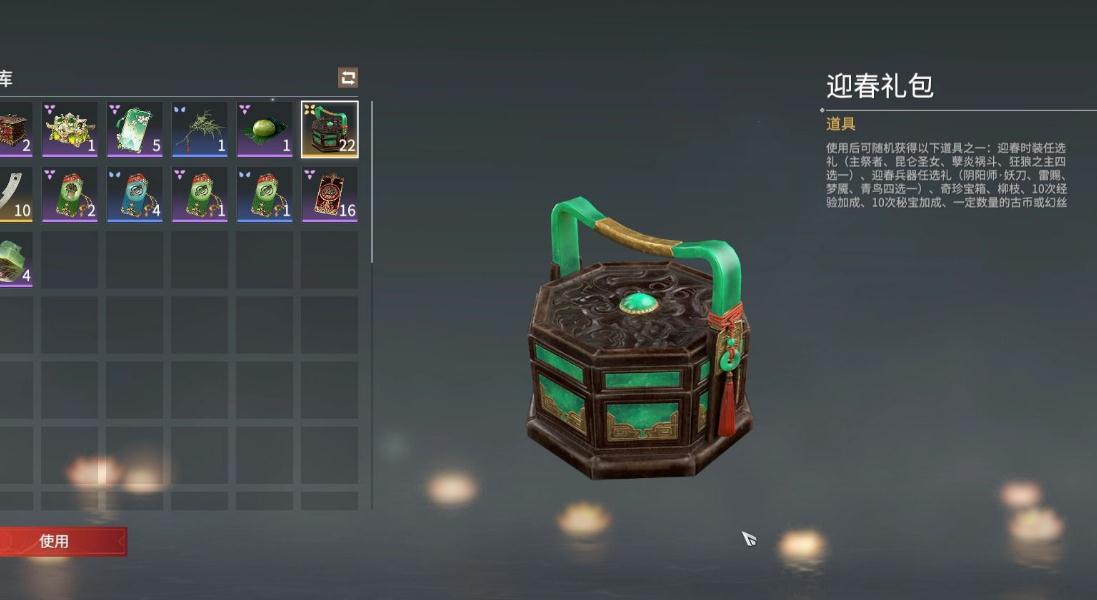1097x600 pixels.
Task: Choose the willow branch item slot
Action: (200, 129)
